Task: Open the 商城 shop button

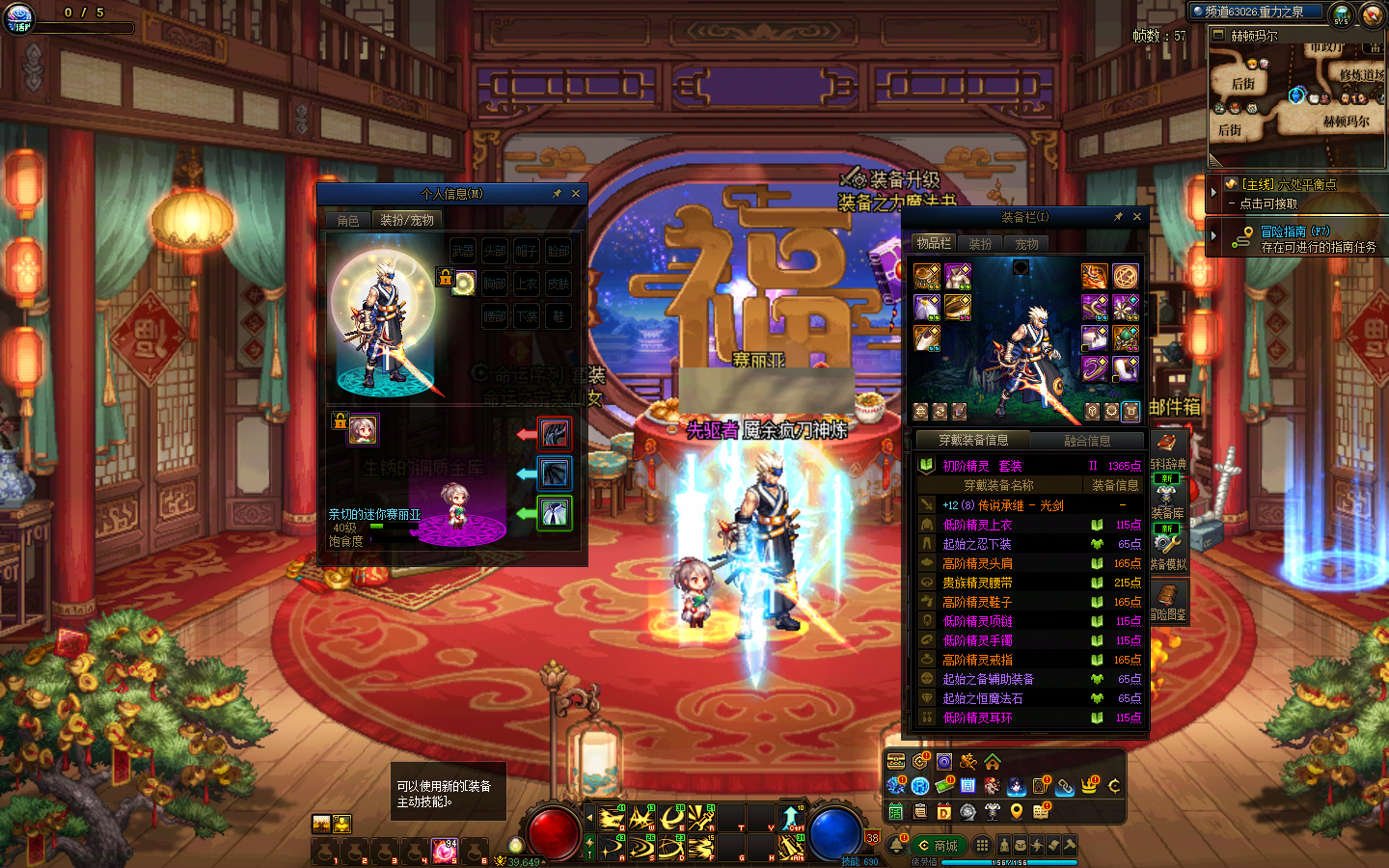Action: 939,846
